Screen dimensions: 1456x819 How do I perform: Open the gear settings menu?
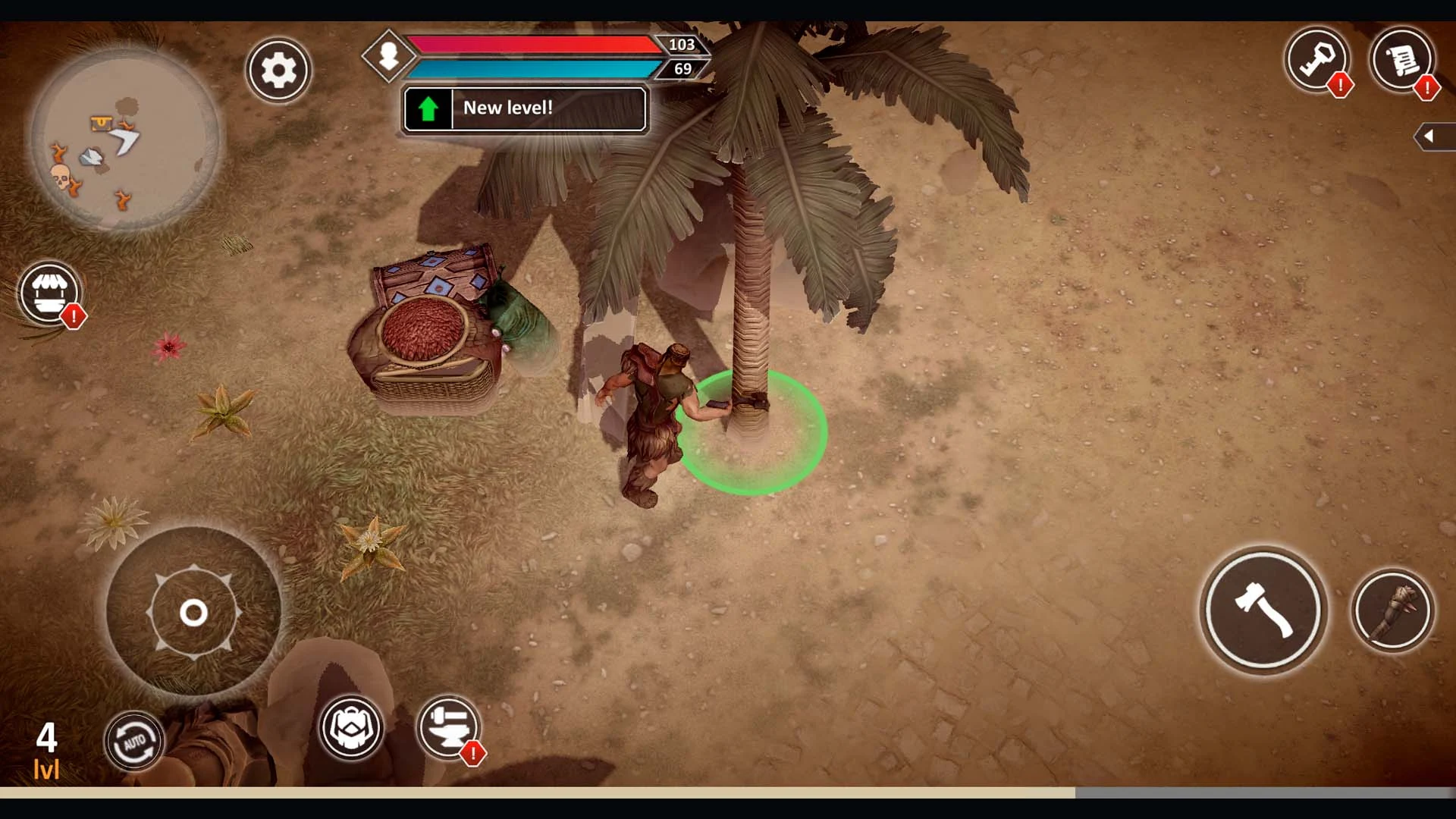tap(278, 71)
